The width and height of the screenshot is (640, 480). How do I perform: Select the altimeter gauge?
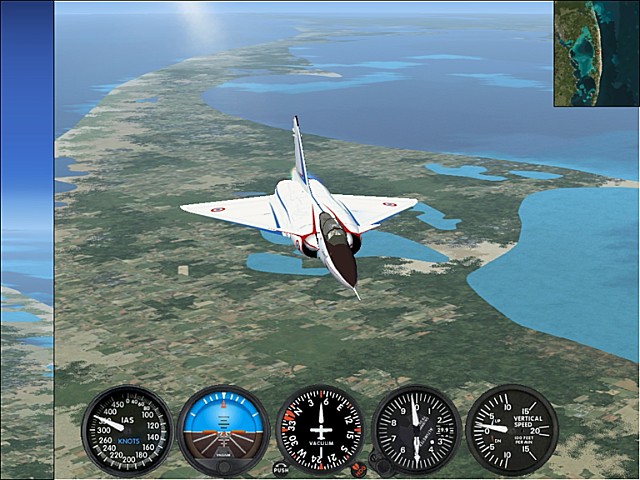pos(416,429)
